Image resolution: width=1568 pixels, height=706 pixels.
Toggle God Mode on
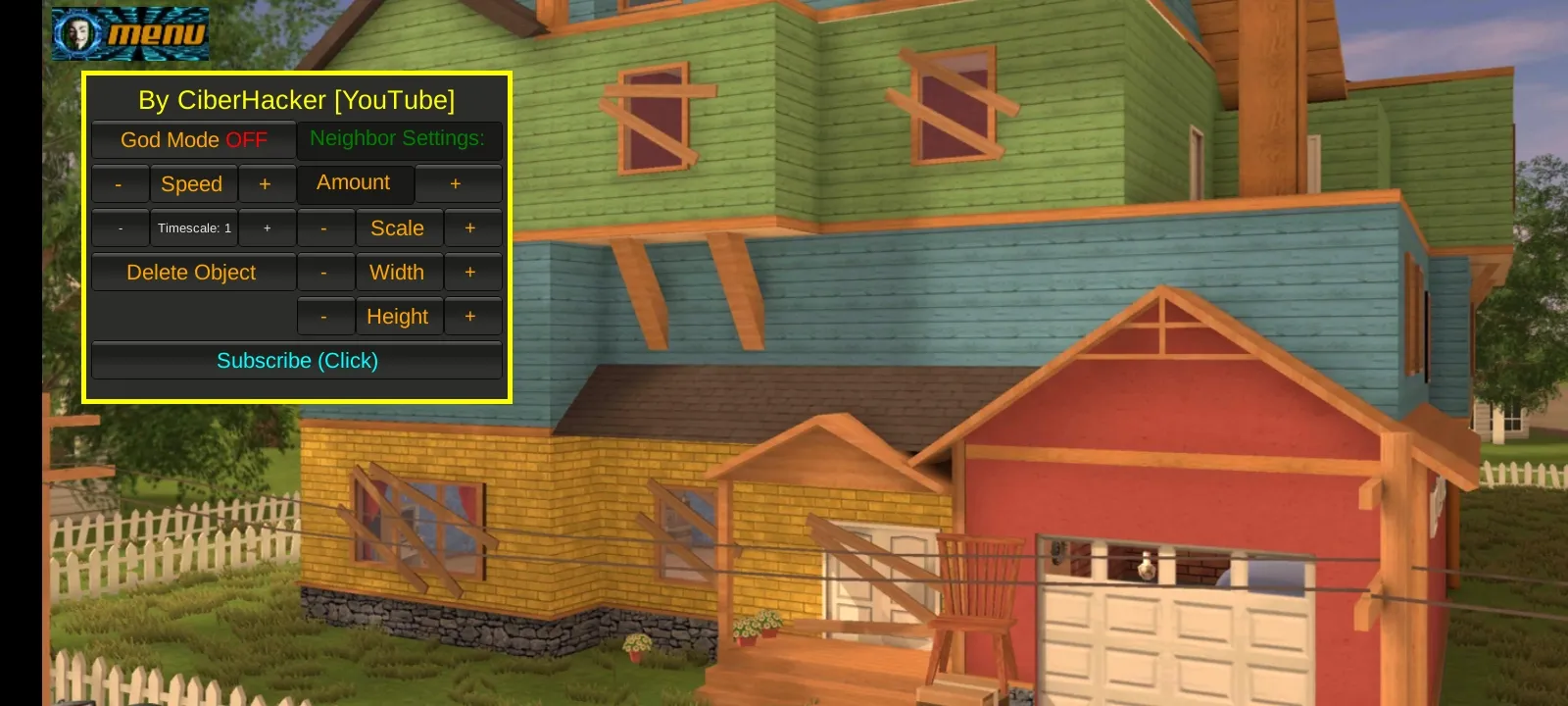[x=192, y=140]
